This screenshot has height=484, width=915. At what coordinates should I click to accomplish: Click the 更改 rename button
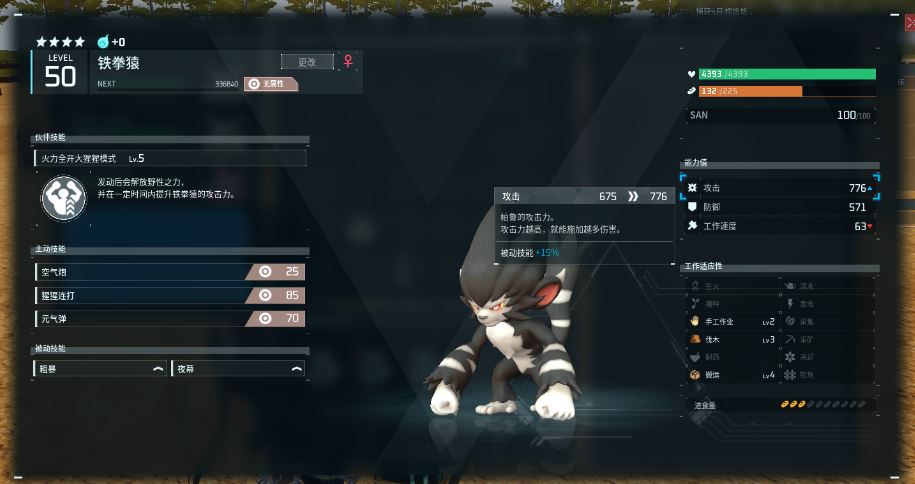(307, 62)
